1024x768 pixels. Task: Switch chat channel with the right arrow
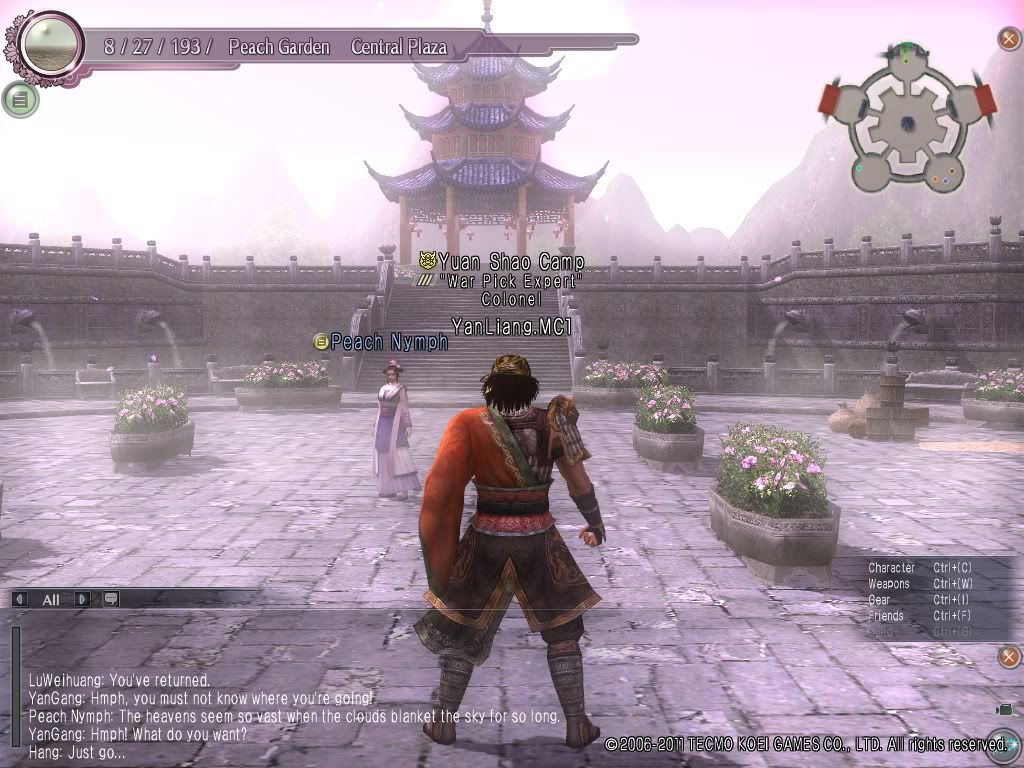tap(83, 599)
